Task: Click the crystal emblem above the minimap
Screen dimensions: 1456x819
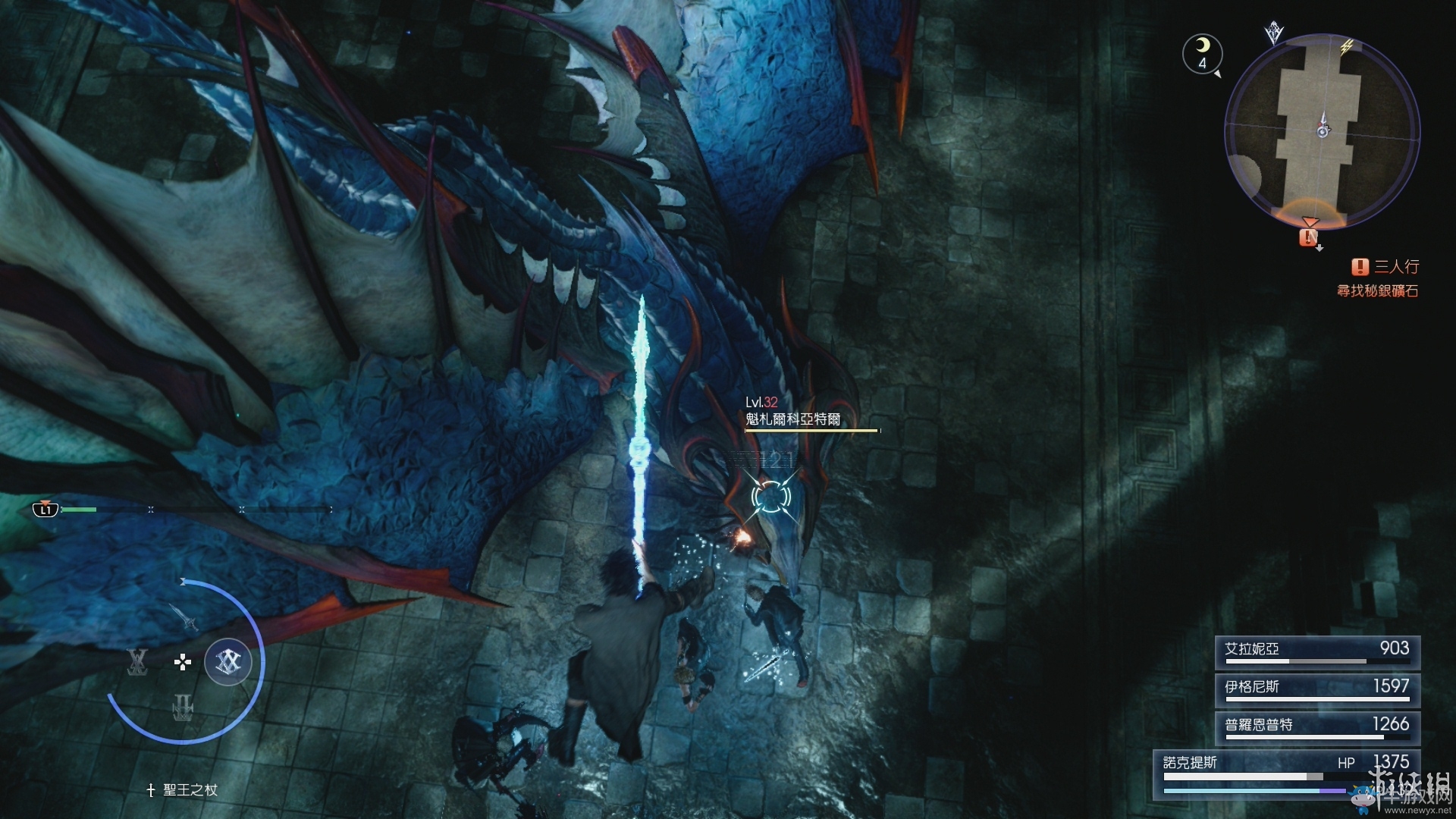Action: [1273, 33]
